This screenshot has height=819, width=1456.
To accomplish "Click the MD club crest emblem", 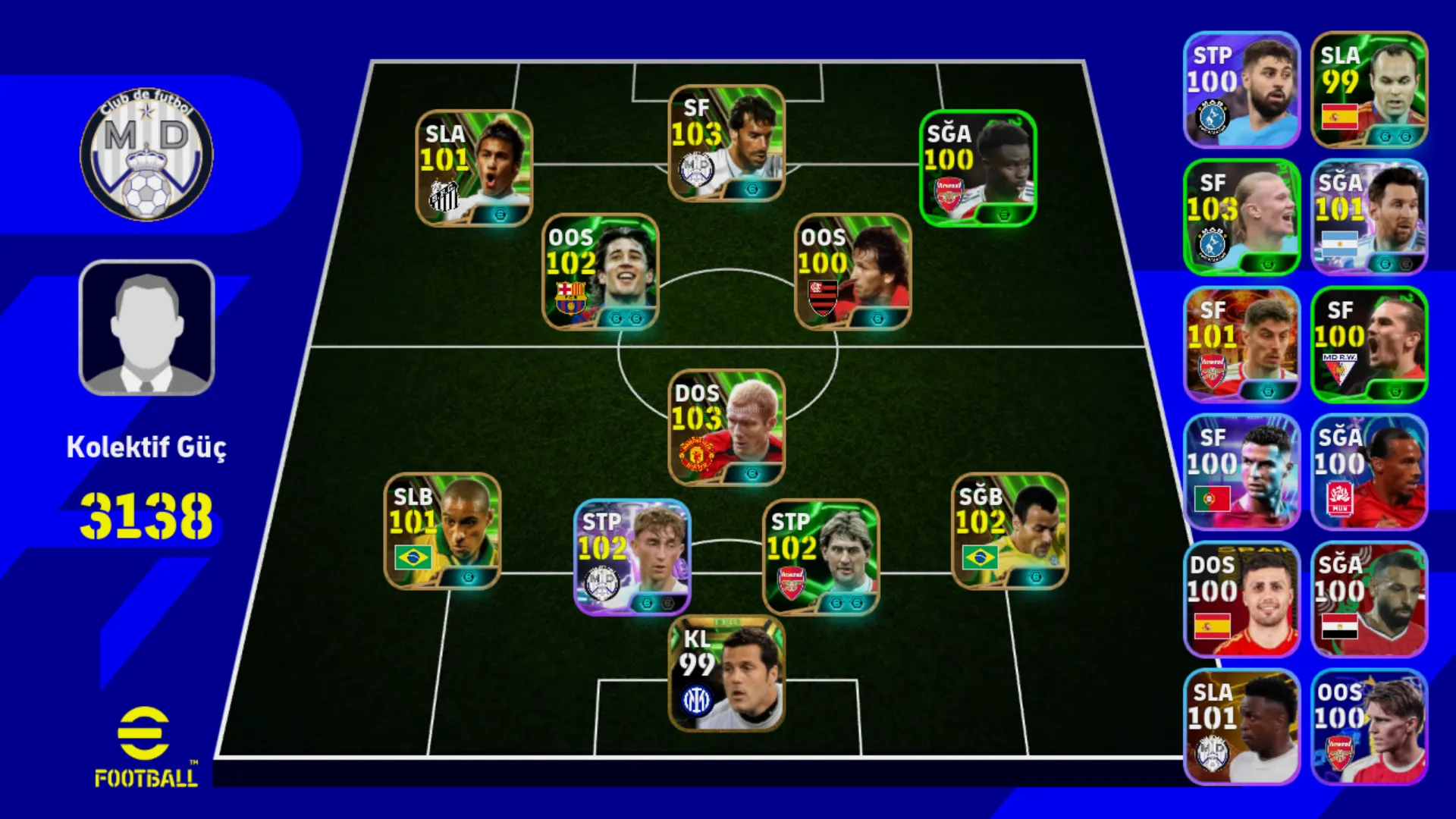I will 146,155.
